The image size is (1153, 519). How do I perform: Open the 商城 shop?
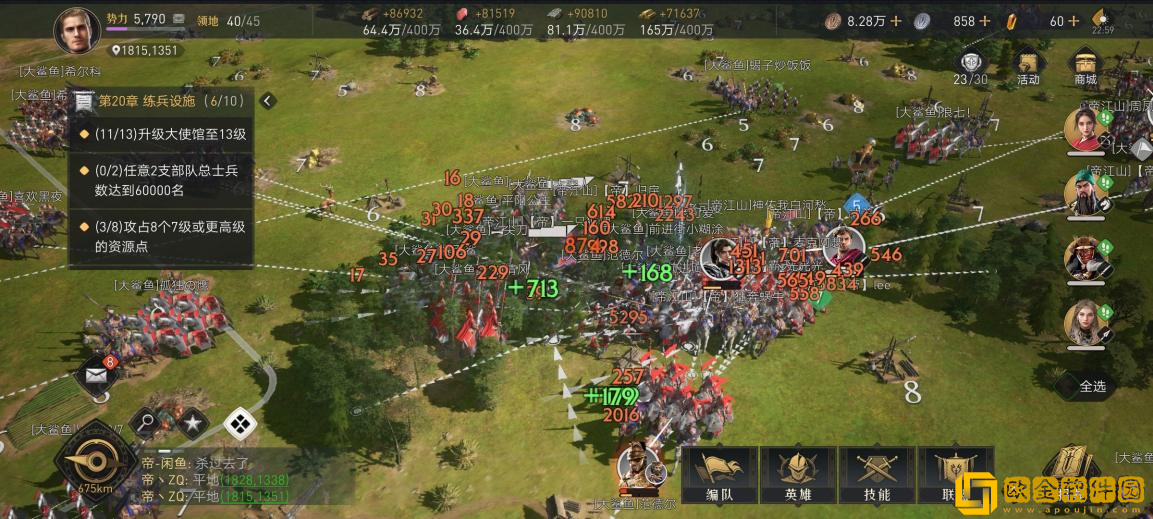(1084, 66)
